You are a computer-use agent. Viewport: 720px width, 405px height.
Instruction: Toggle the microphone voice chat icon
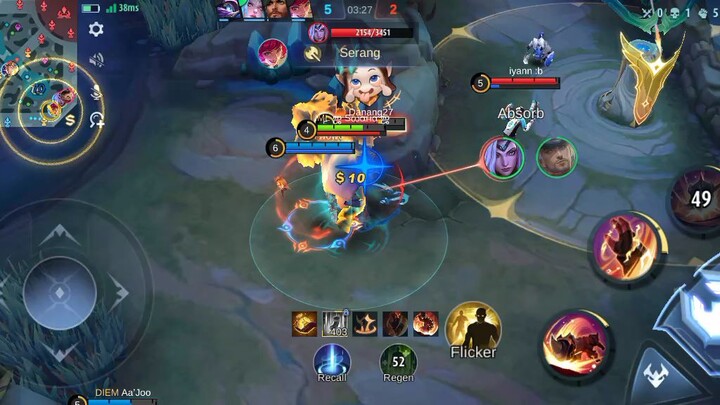[x=96, y=90]
